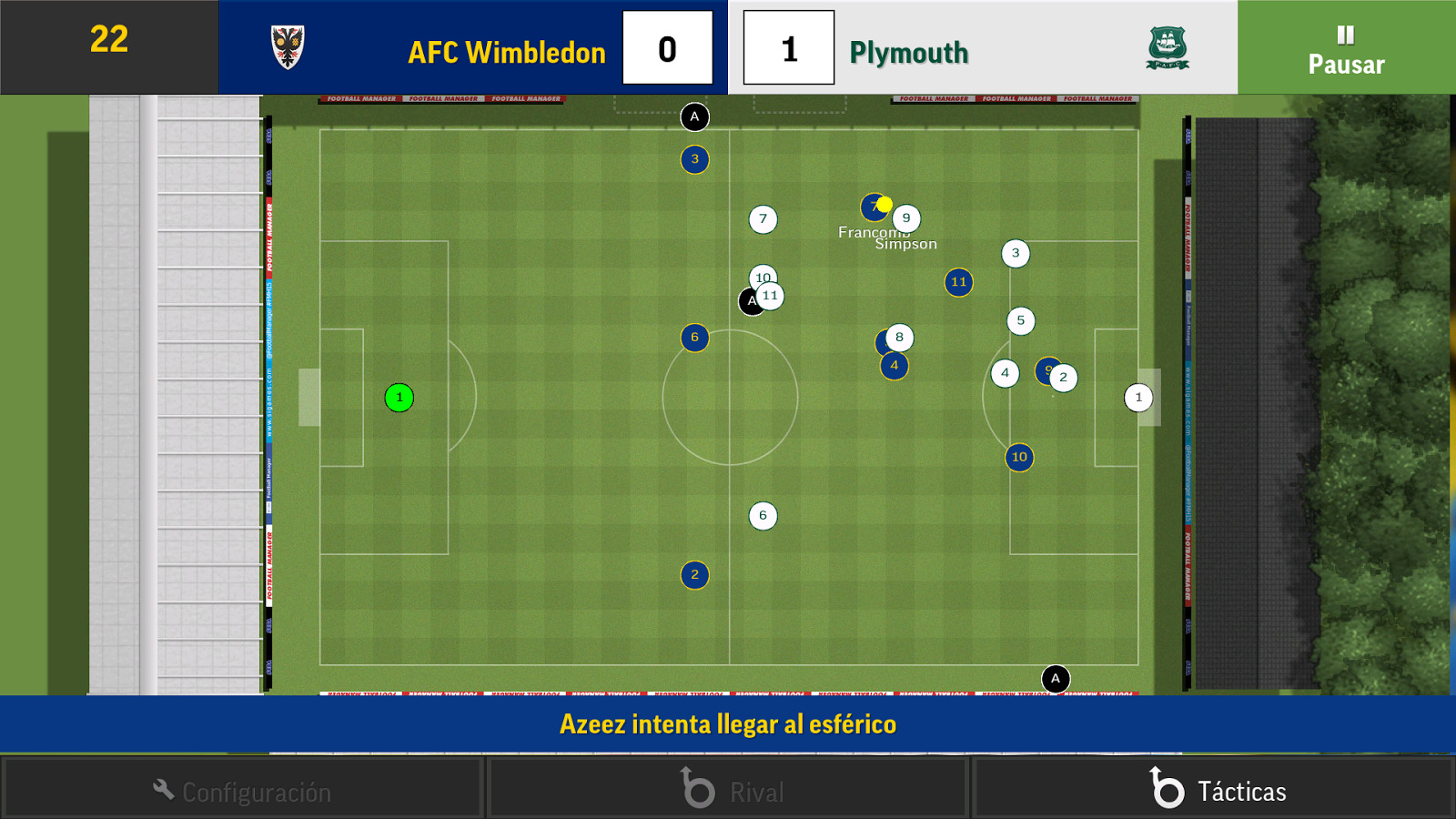Open the Configuración menu
Viewport: 1456px width, 819px height.
click(242, 789)
